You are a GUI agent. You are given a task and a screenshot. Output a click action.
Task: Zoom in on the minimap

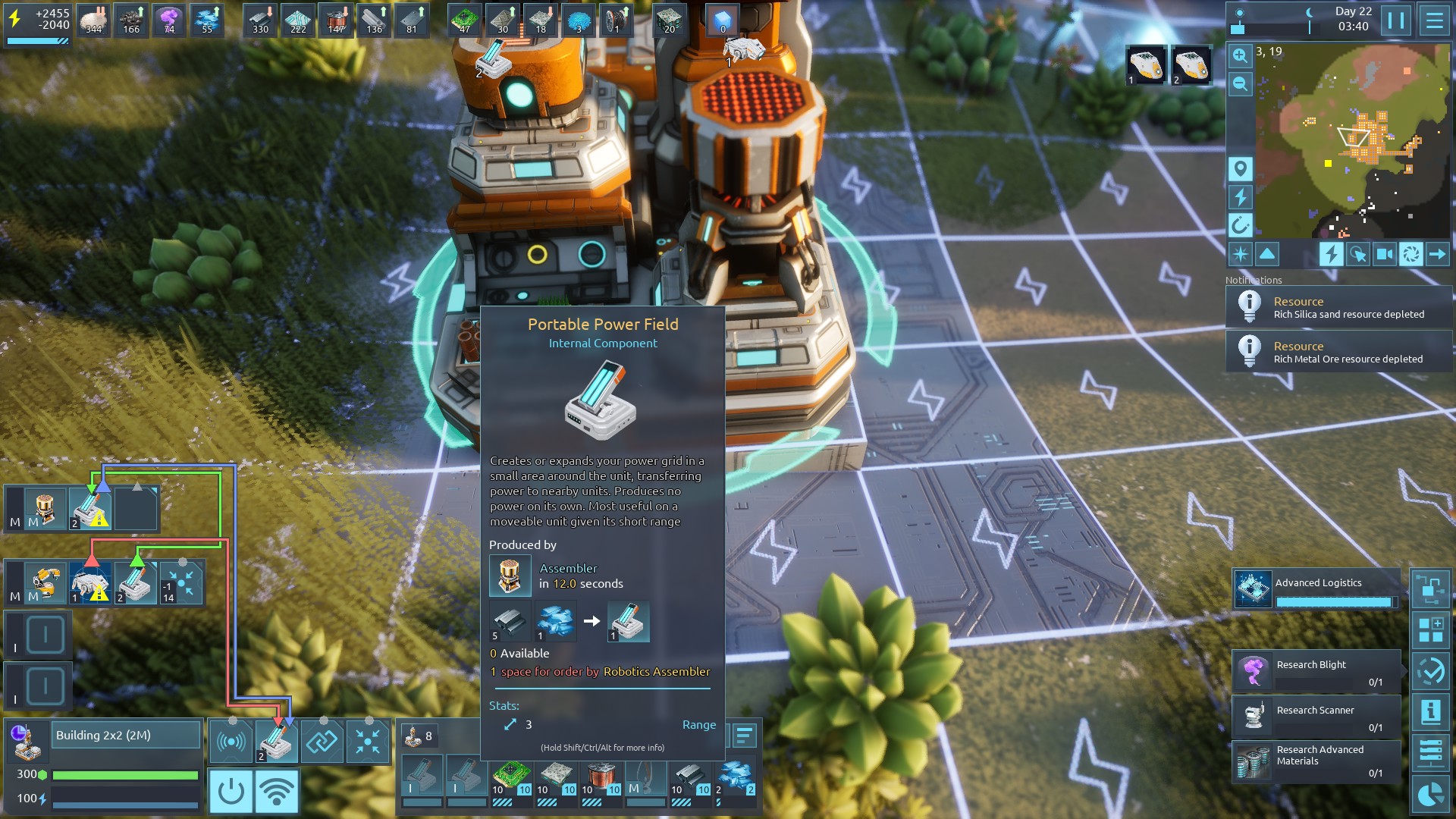coord(1240,55)
